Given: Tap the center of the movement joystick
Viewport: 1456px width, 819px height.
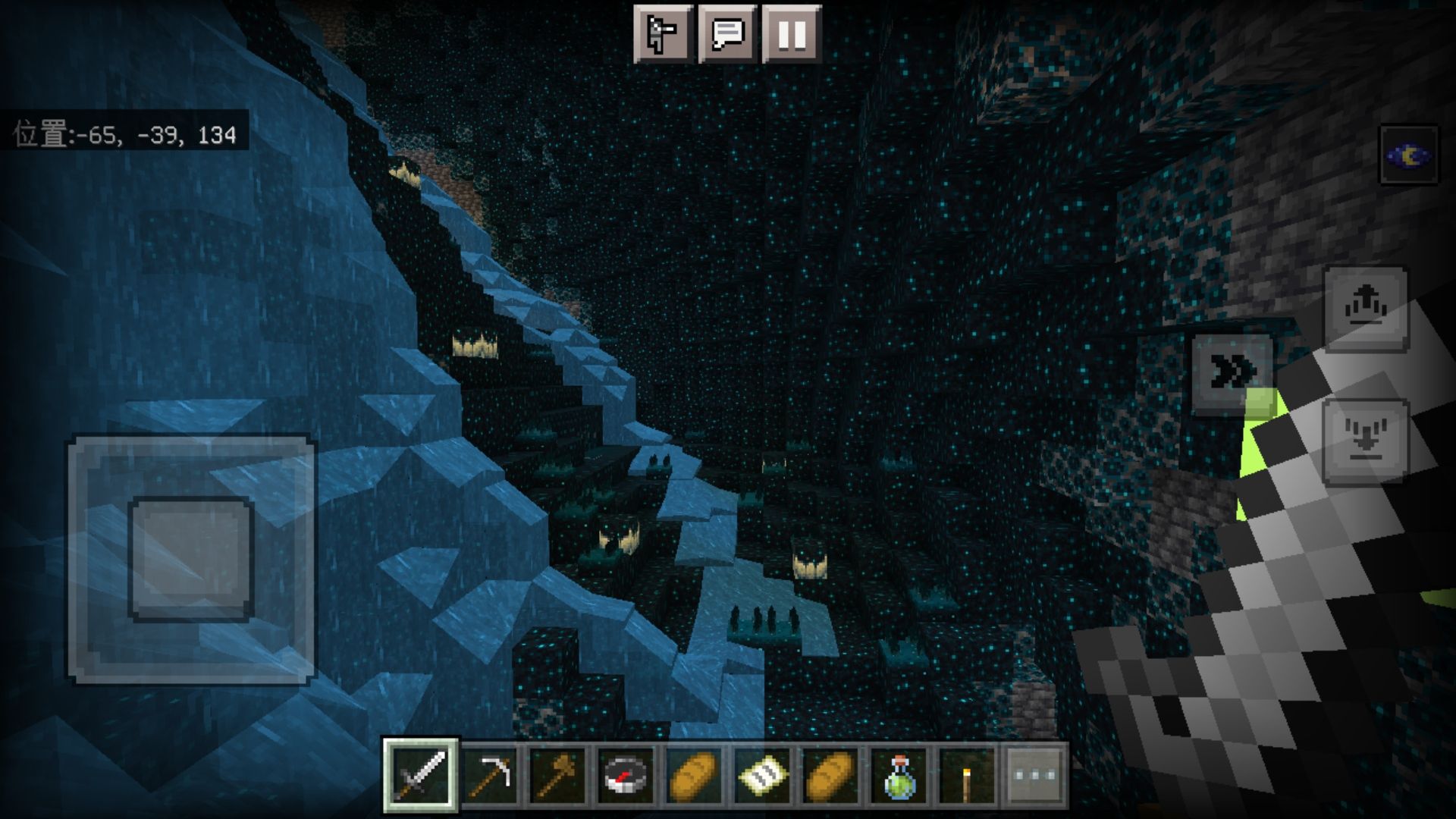Looking at the screenshot, I should click(191, 559).
